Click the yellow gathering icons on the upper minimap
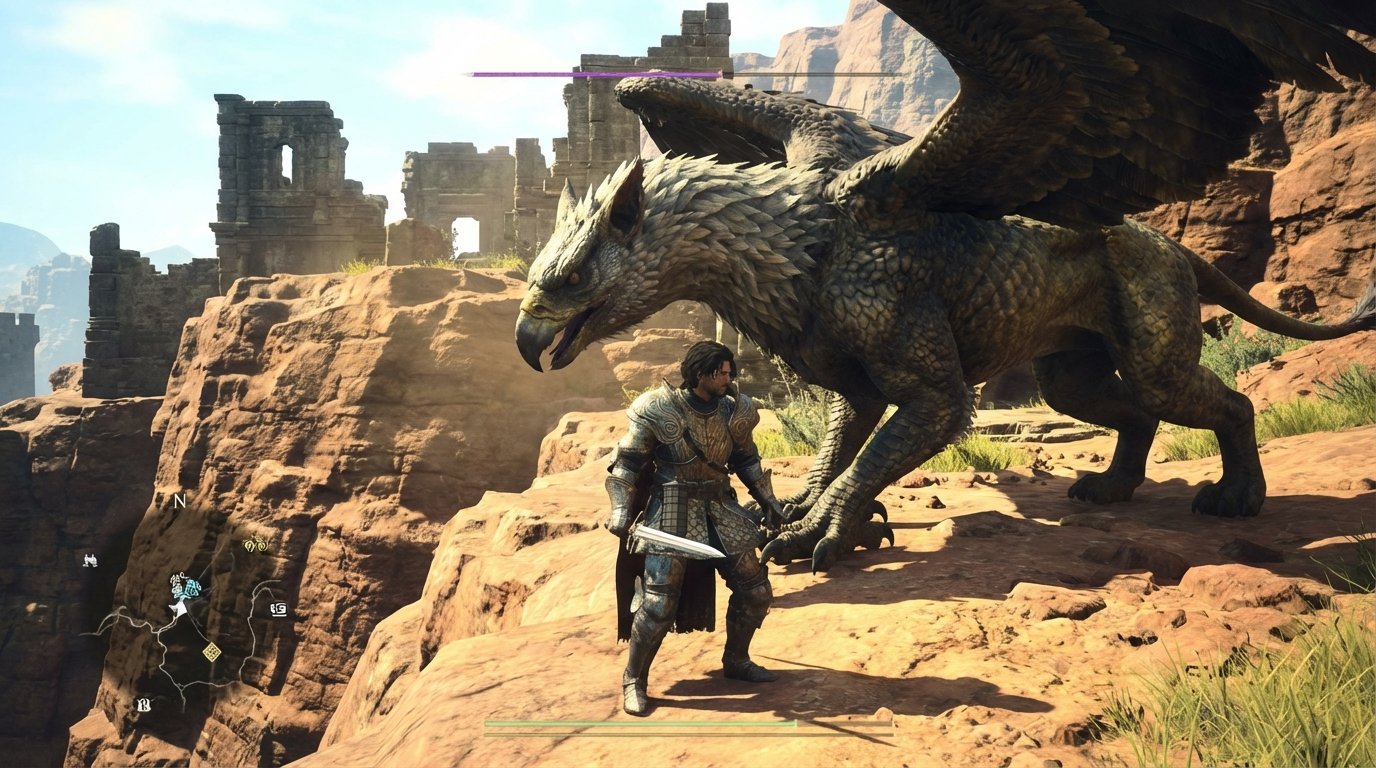 tap(254, 544)
